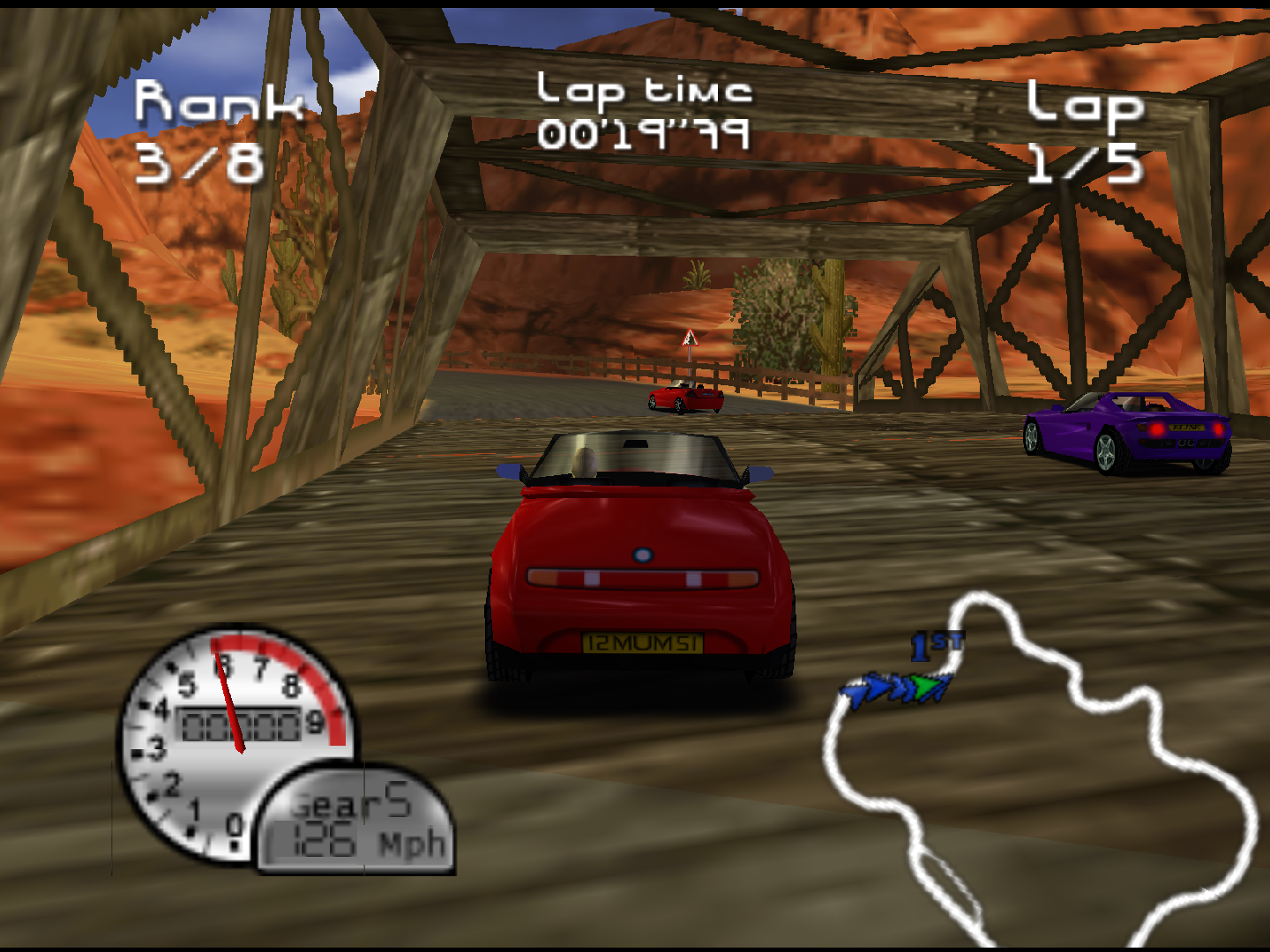Select the green arrow marker on the track map
Image resolution: width=1270 pixels, height=952 pixels.
(x=926, y=686)
